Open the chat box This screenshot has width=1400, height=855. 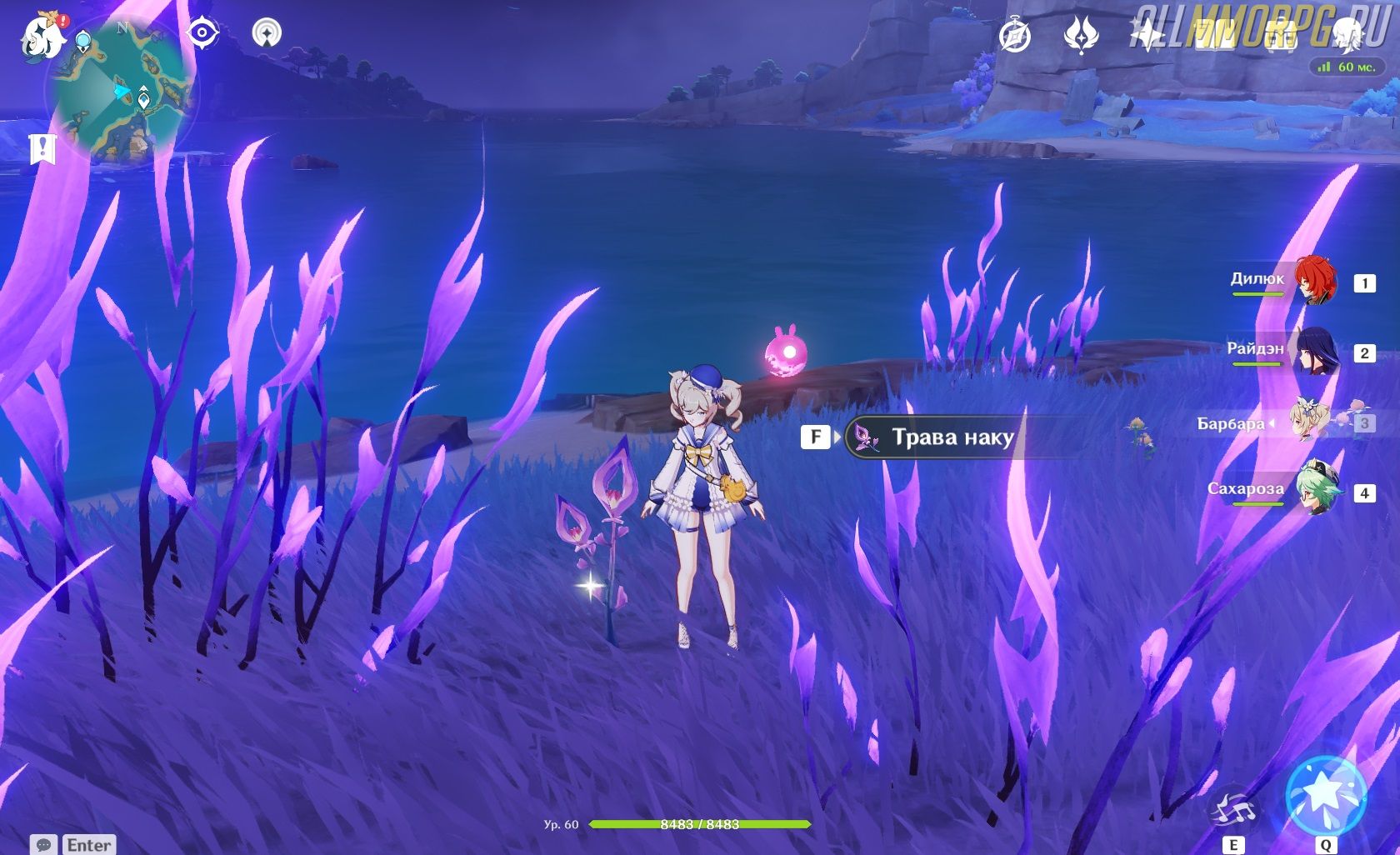point(72,845)
